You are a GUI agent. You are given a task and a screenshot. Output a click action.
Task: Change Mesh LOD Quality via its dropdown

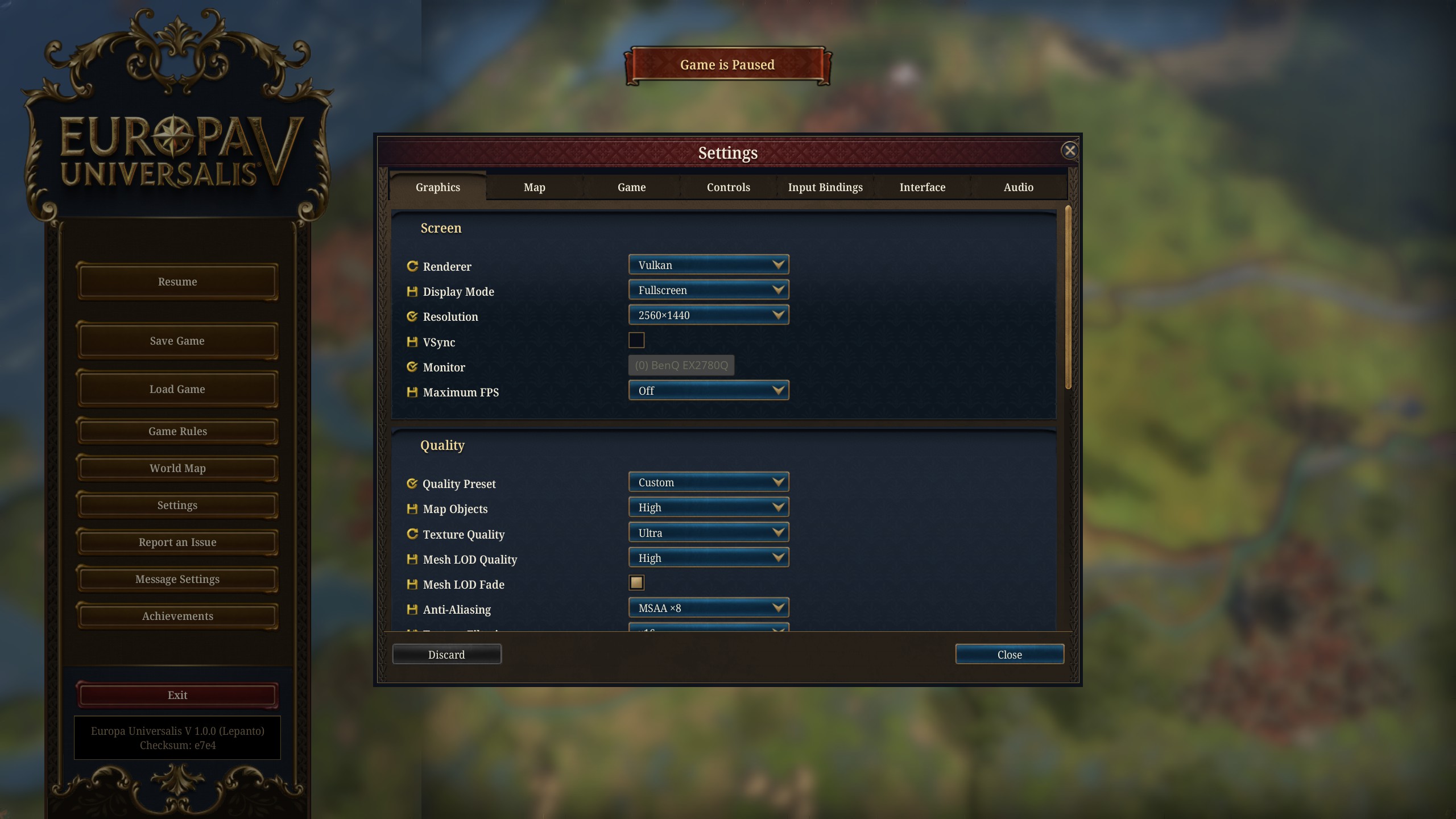708,557
